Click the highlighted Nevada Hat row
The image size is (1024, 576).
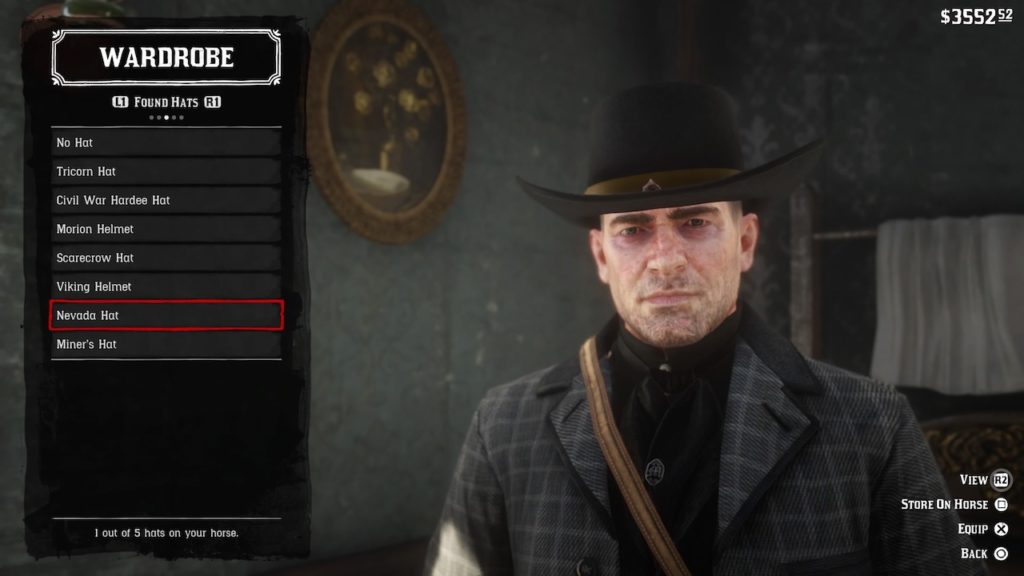point(166,316)
